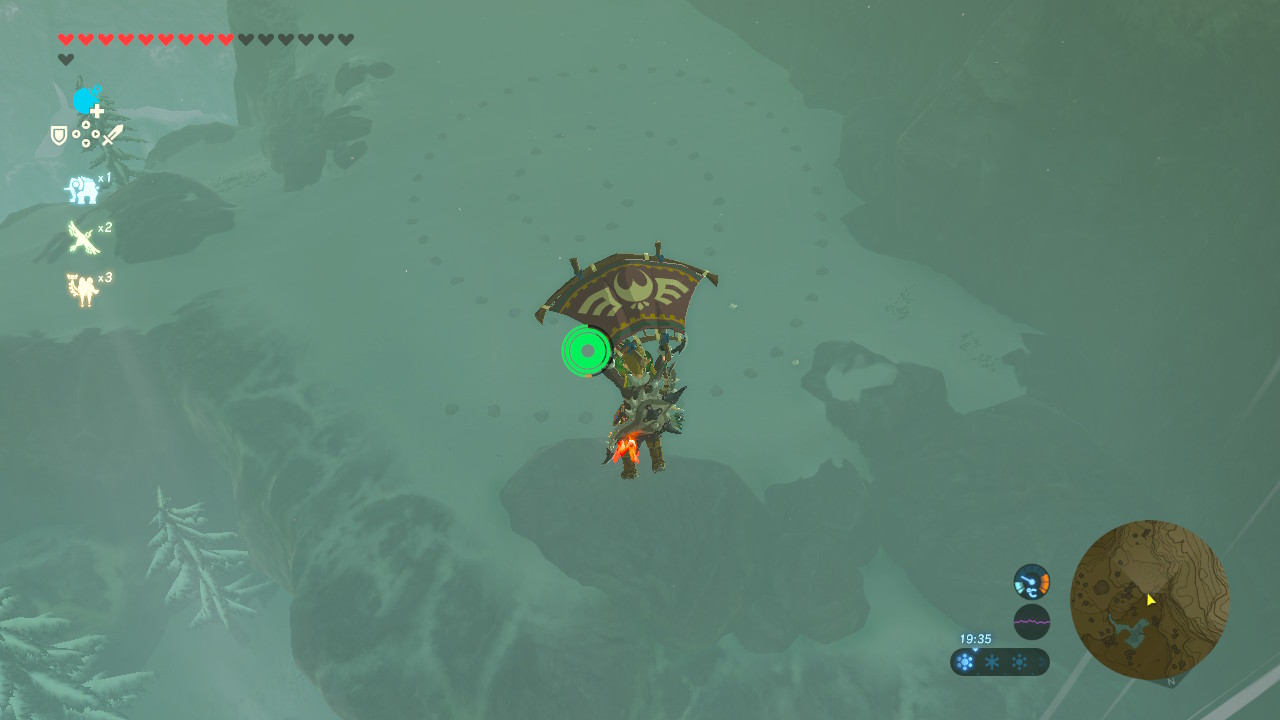
Task: Open the circular minimap
Action: 1149,599
